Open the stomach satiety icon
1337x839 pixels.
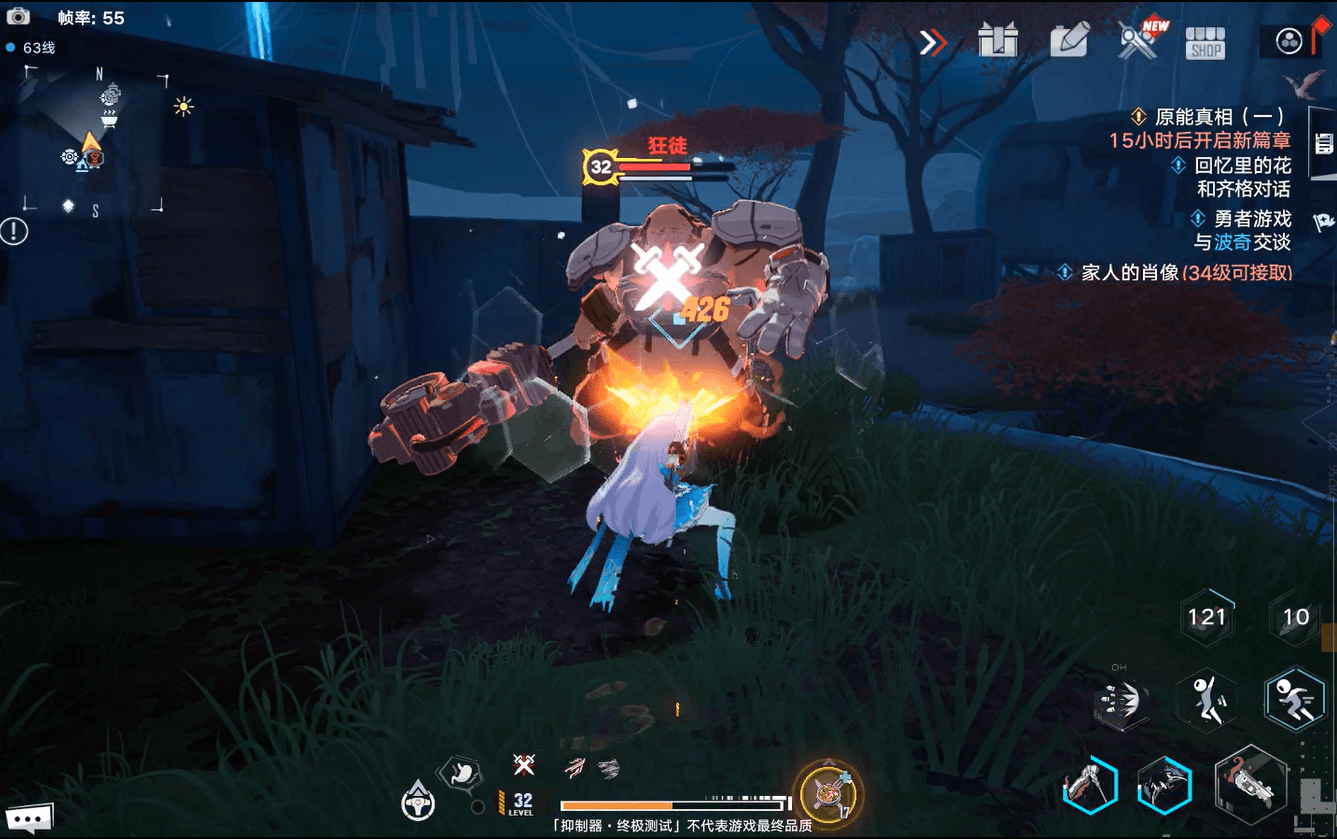click(460, 772)
